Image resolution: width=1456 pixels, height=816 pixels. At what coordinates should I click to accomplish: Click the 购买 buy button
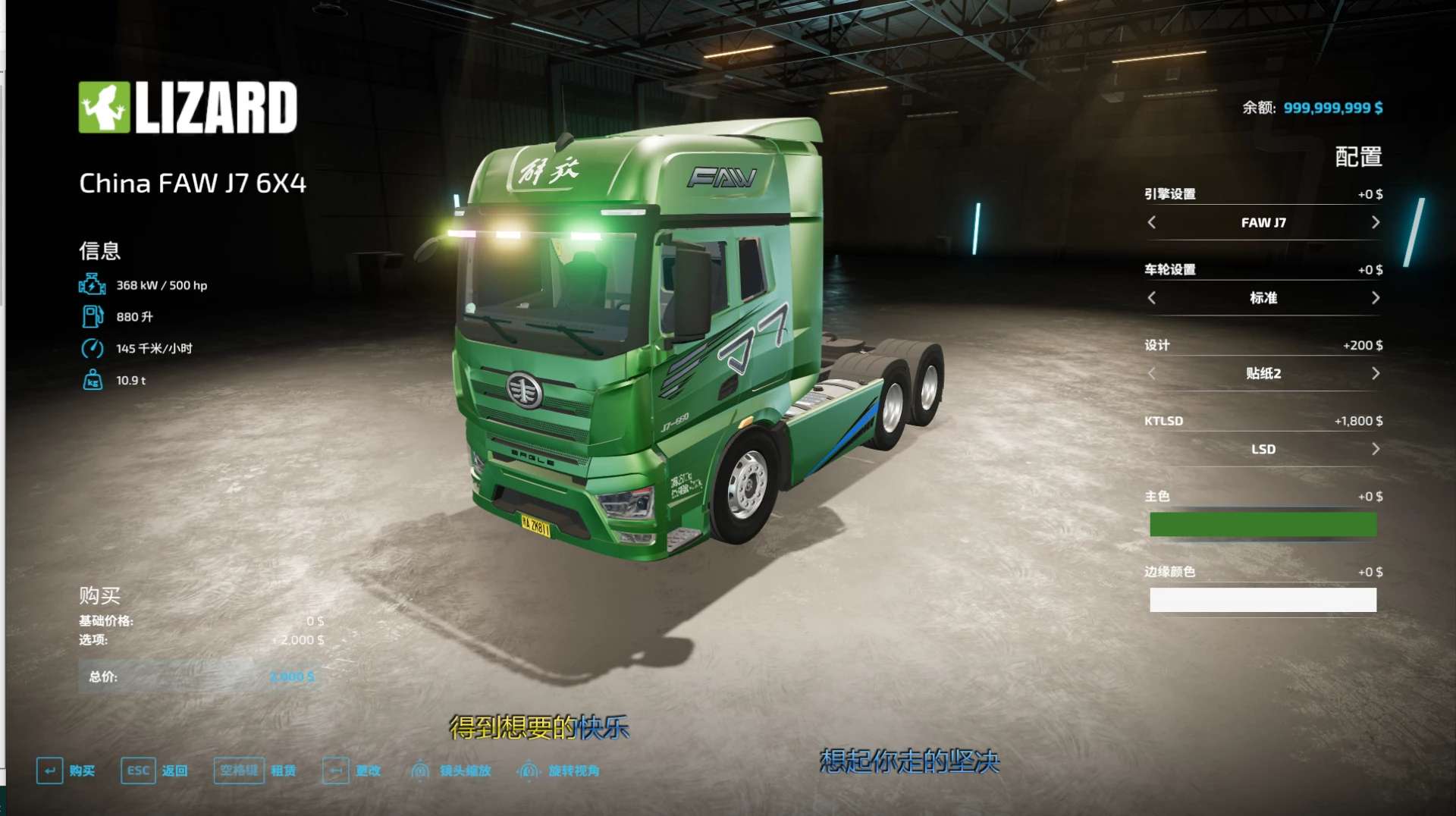click(x=66, y=770)
